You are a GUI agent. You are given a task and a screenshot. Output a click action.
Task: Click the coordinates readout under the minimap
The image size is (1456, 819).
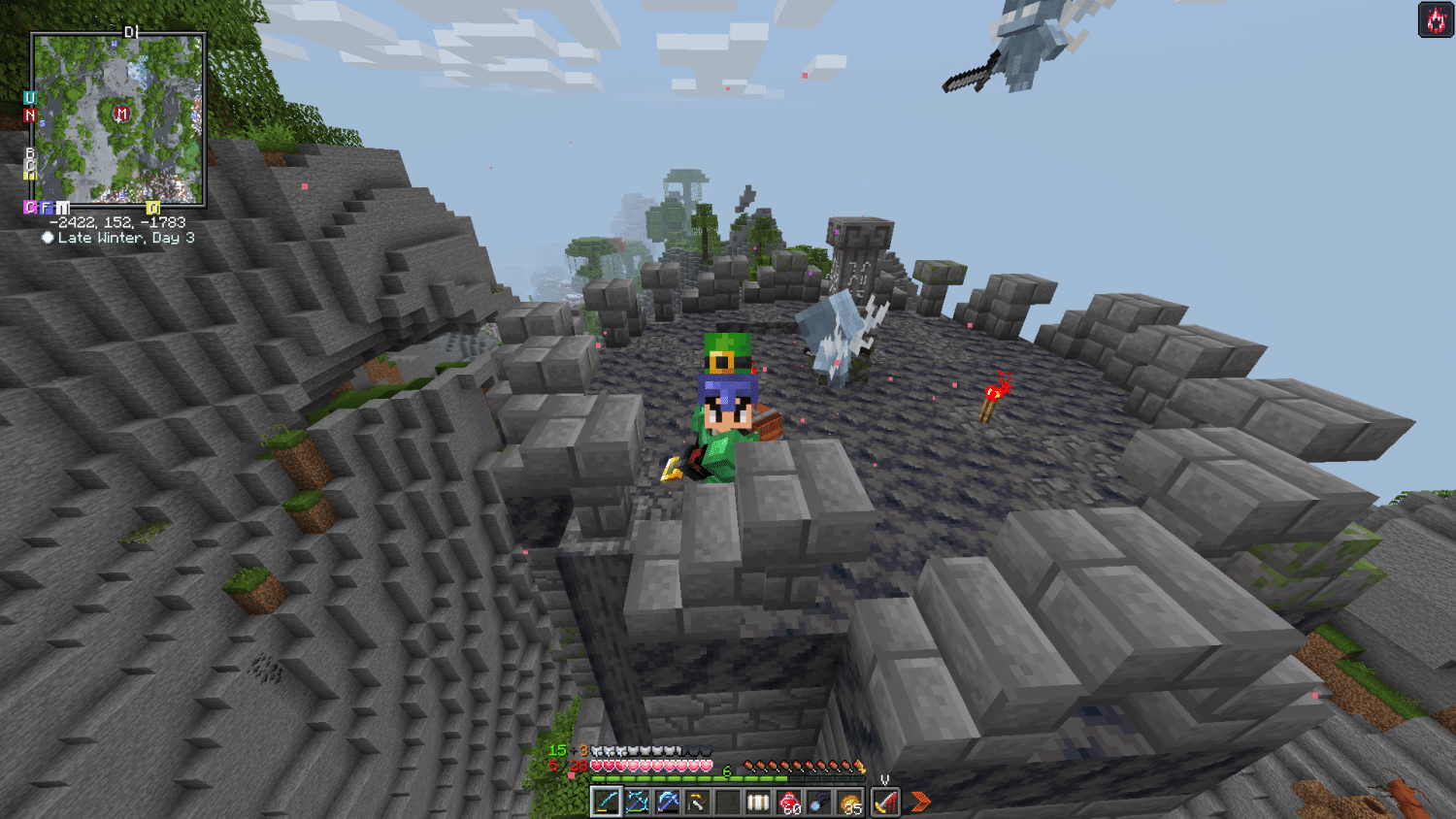click(117, 221)
